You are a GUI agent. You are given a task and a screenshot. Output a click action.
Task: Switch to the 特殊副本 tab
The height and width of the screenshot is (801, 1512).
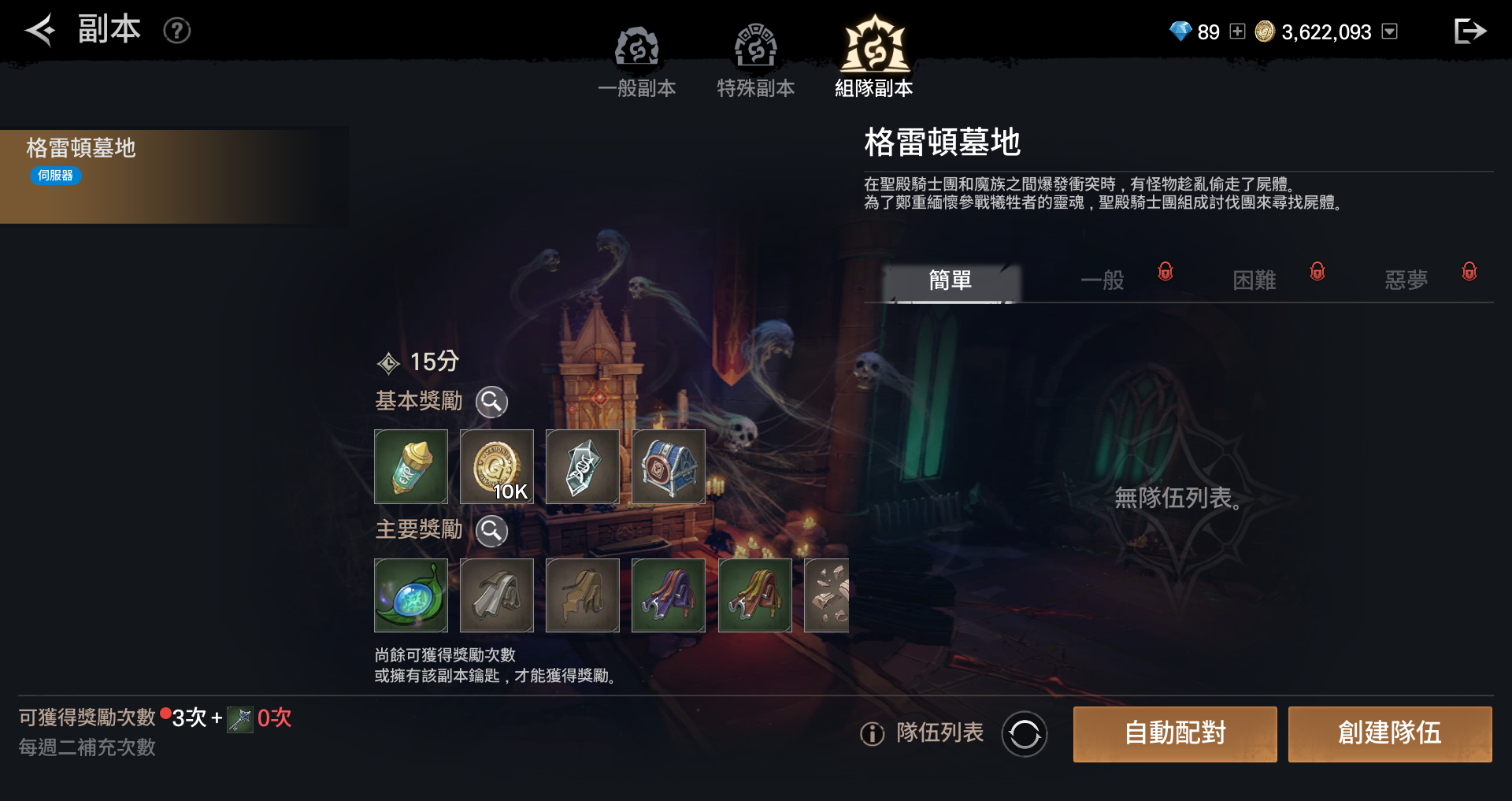tap(755, 61)
